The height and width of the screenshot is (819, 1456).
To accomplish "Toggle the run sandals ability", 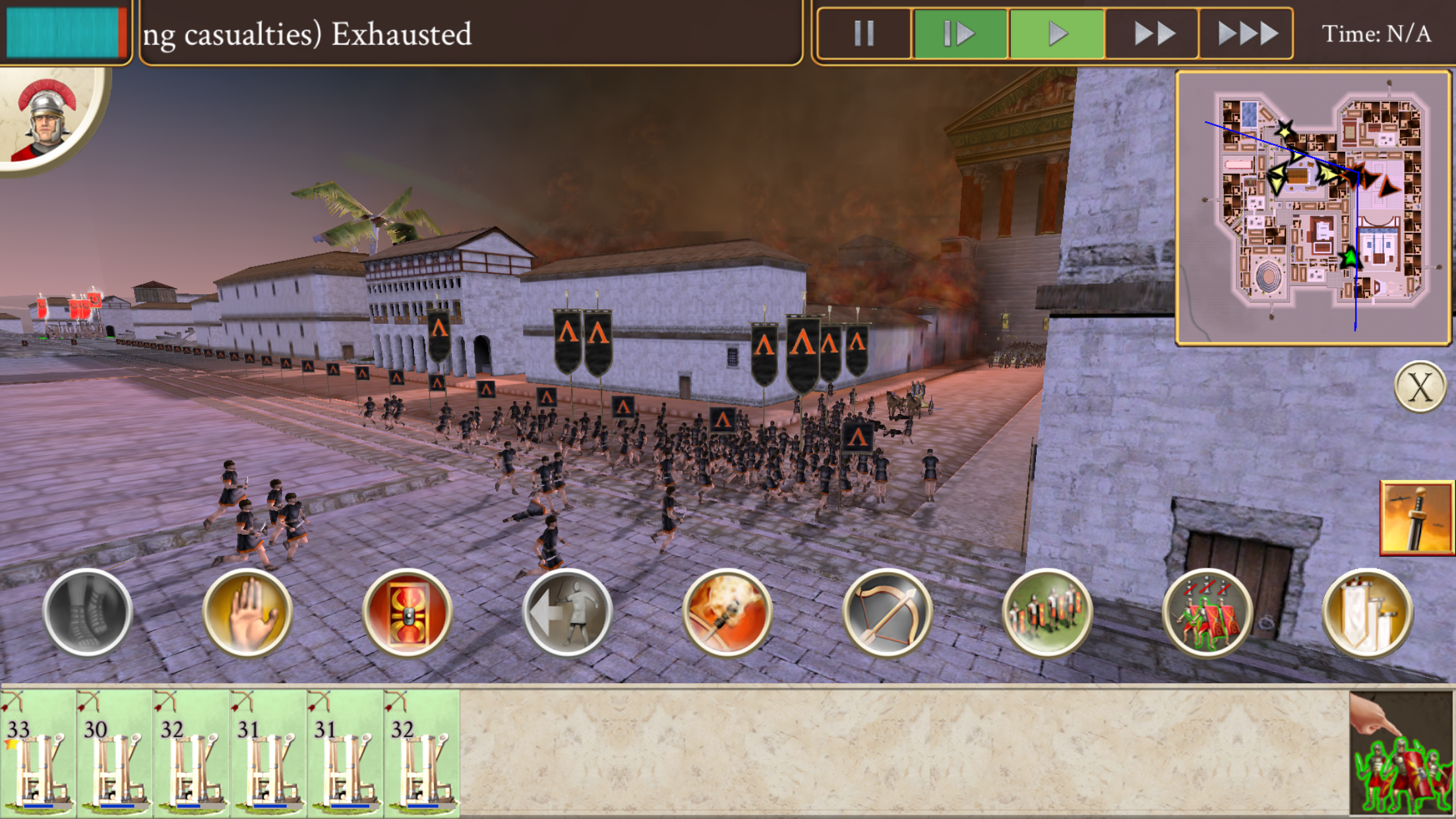I will 88,612.
